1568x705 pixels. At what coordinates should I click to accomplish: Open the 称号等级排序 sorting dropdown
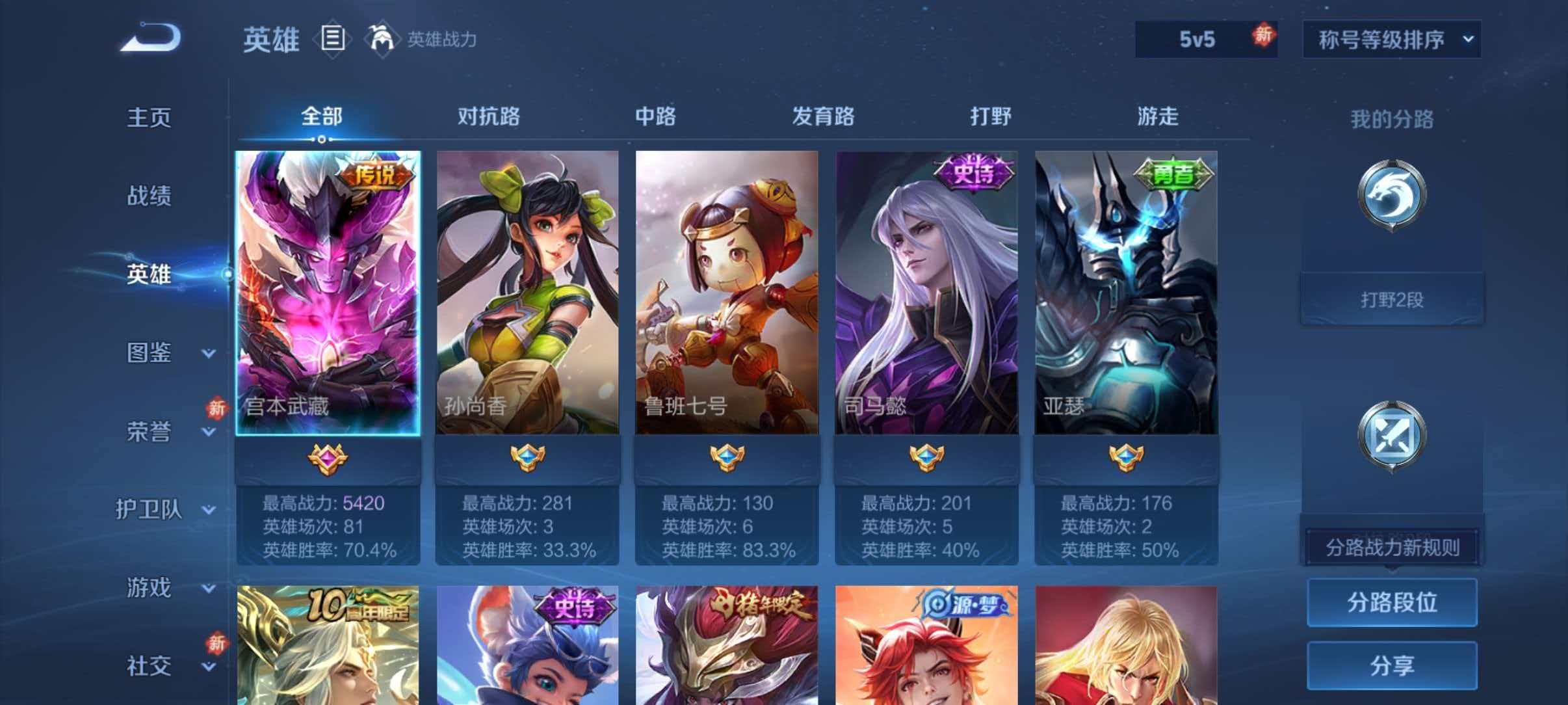point(1392,39)
